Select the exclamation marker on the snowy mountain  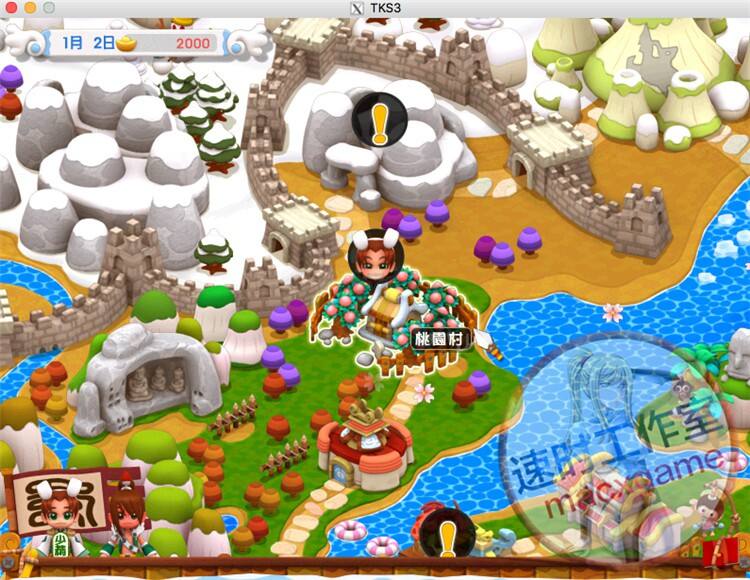pyautogui.click(x=379, y=119)
